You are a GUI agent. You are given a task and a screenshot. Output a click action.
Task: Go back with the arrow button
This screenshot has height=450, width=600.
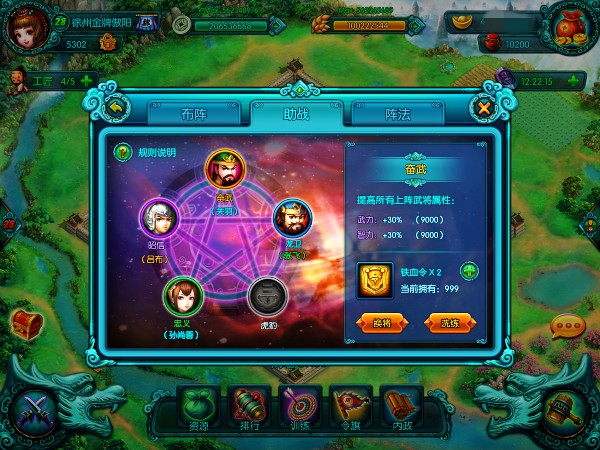click(x=116, y=107)
